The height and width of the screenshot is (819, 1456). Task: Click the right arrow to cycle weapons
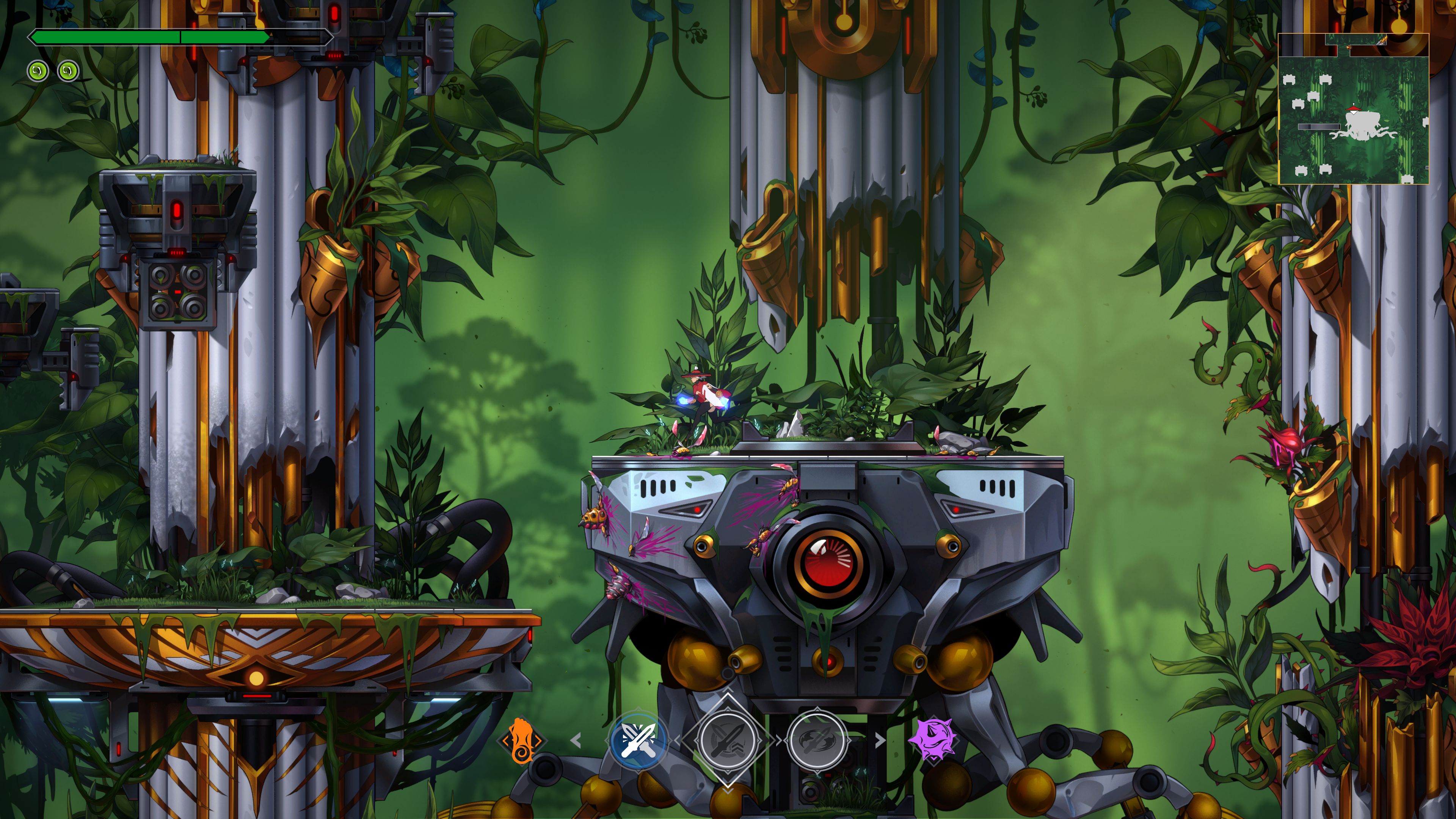point(880,740)
